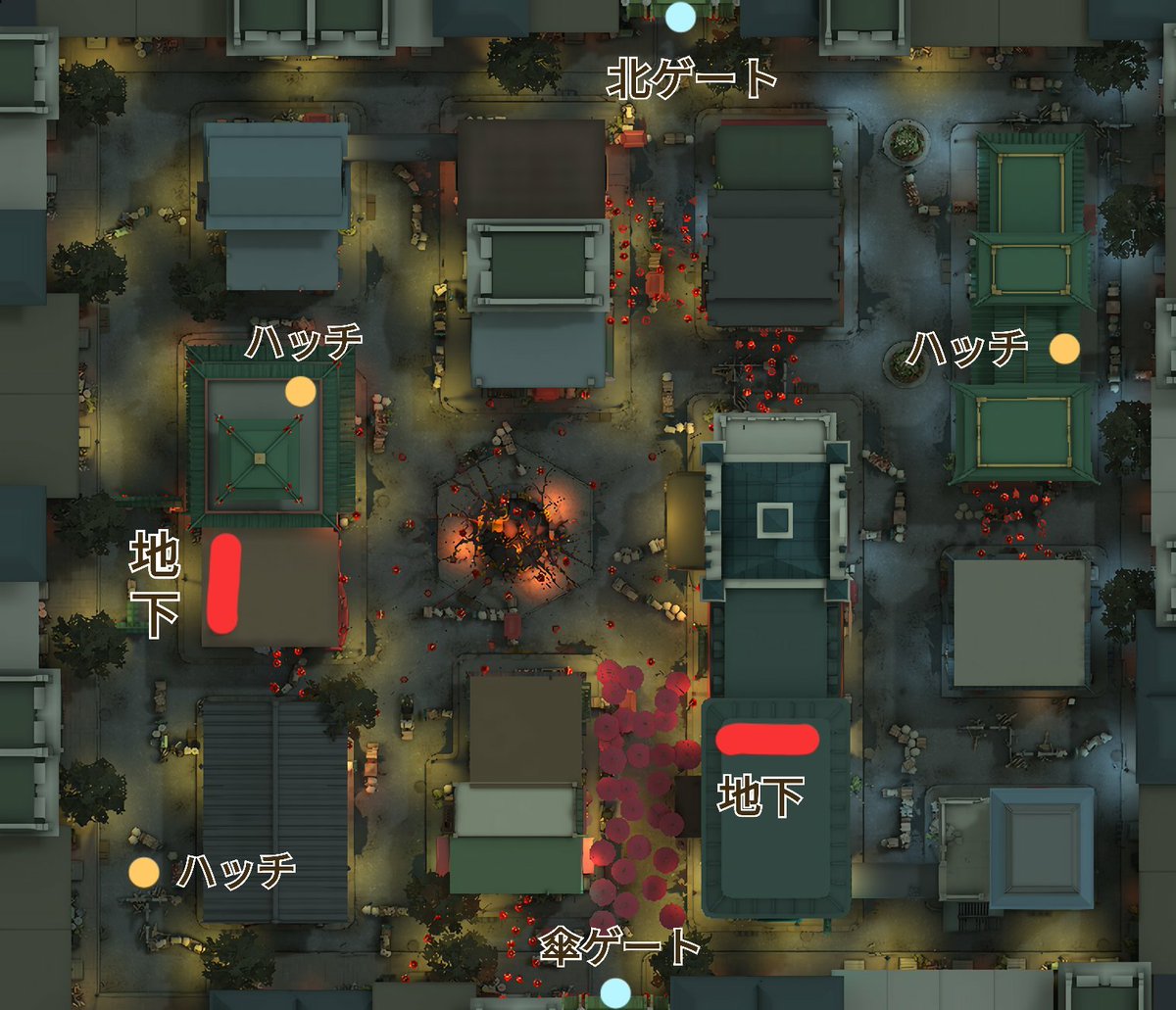Select the 北ゲート light-blue gate marker
1176x1010 pixels.
point(679,17)
